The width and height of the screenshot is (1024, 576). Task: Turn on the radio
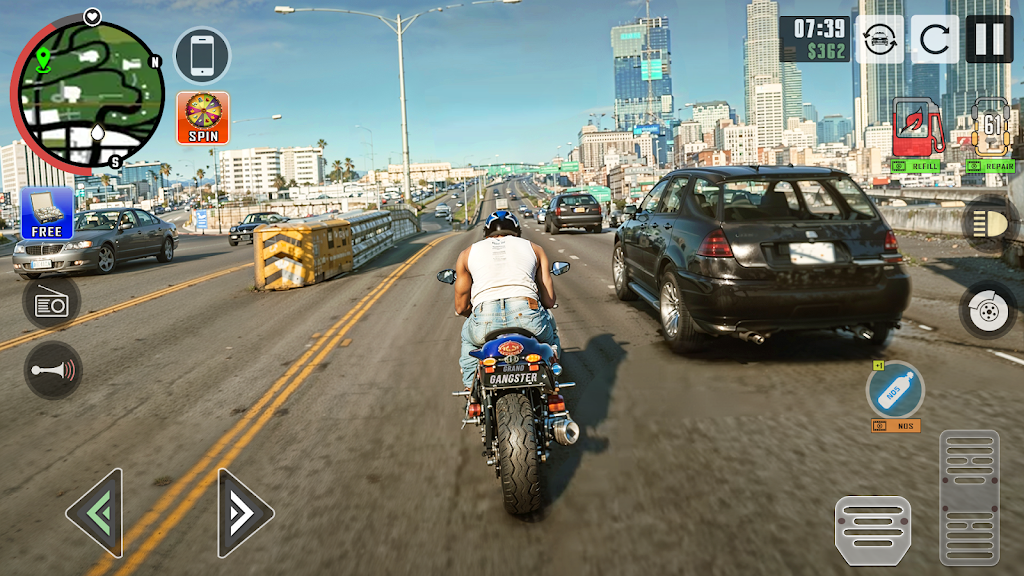tap(51, 302)
